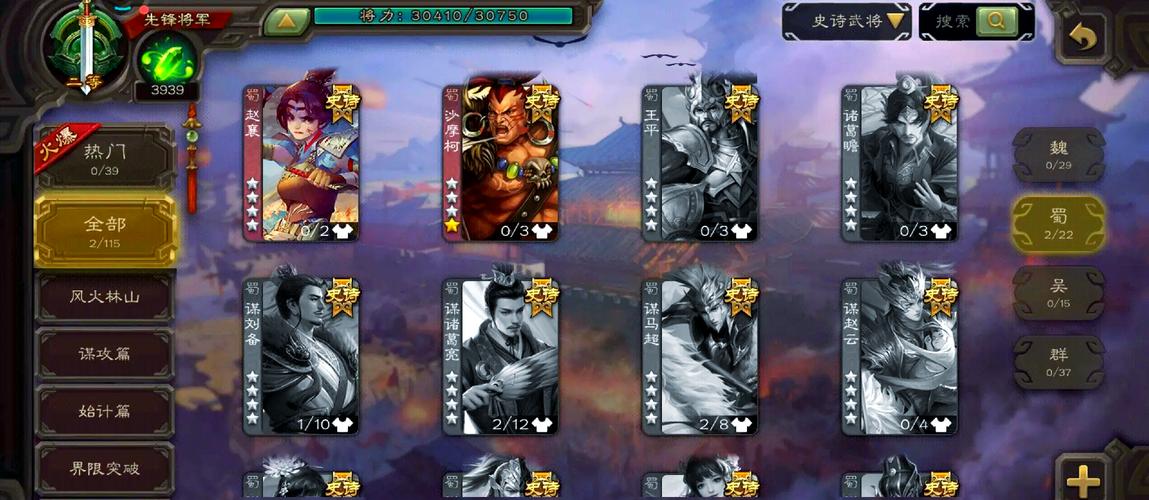
Task: Filter generals by the 魏 faction
Action: (x=1058, y=154)
